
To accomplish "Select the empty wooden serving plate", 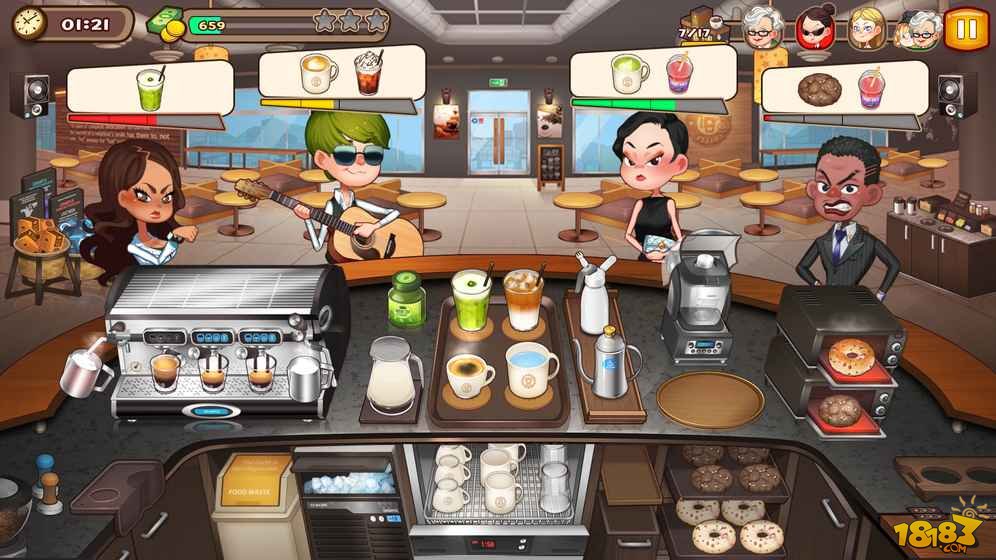I will click(709, 397).
